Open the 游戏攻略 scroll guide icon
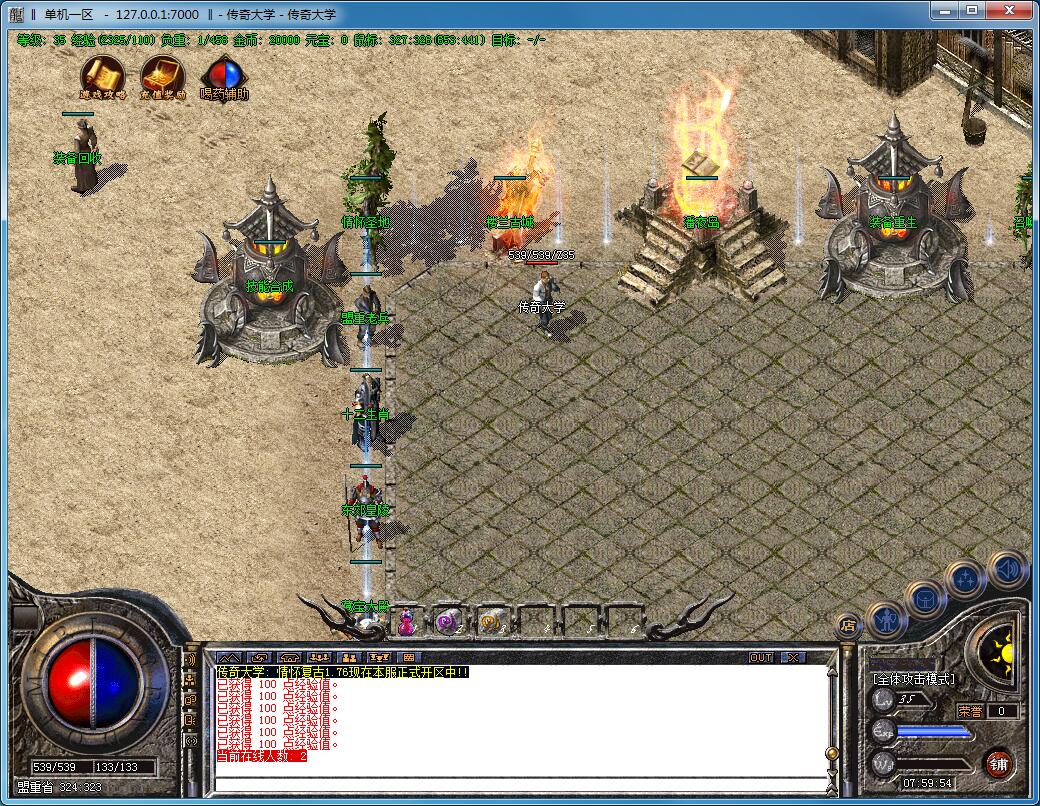Viewport: 1040px width, 806px height. [101, 74]
